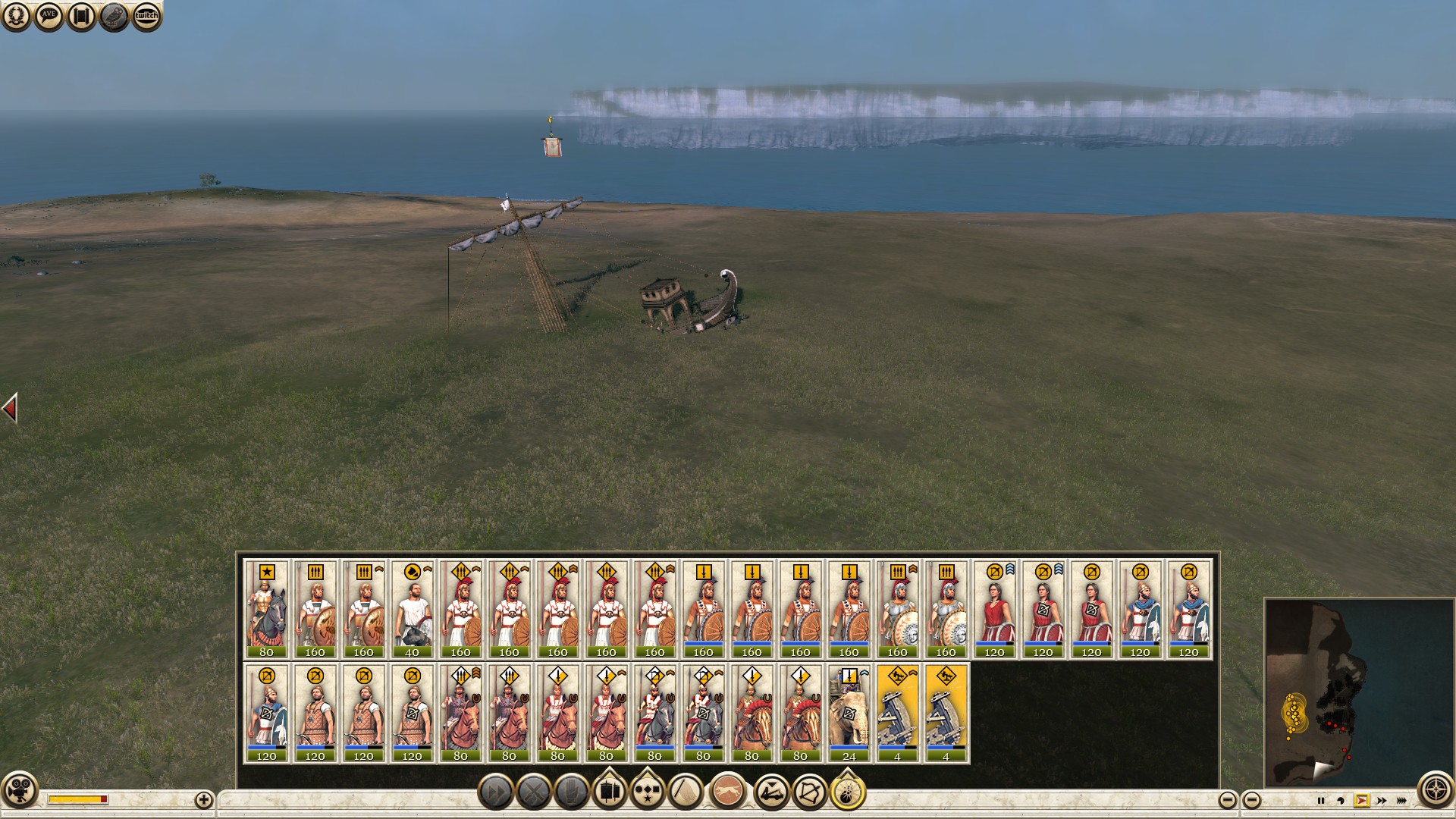This screenshot has height=819, width=1456.
Task: Activate the flaming shot ability
Action: tap(848, 792)
